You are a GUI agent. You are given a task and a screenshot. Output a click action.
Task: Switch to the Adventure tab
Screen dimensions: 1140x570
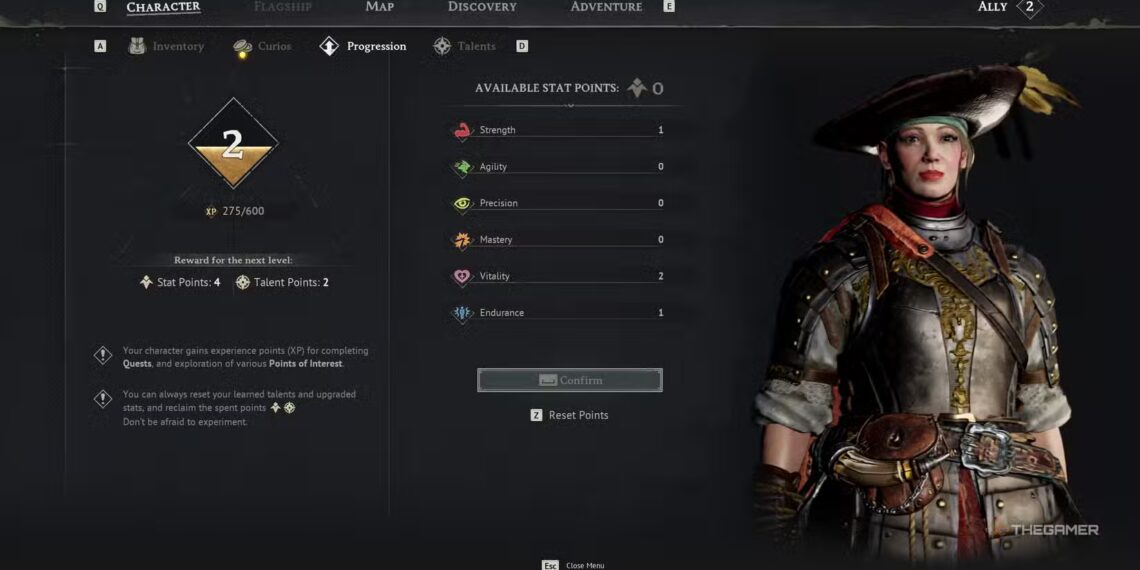coord(606,7)
